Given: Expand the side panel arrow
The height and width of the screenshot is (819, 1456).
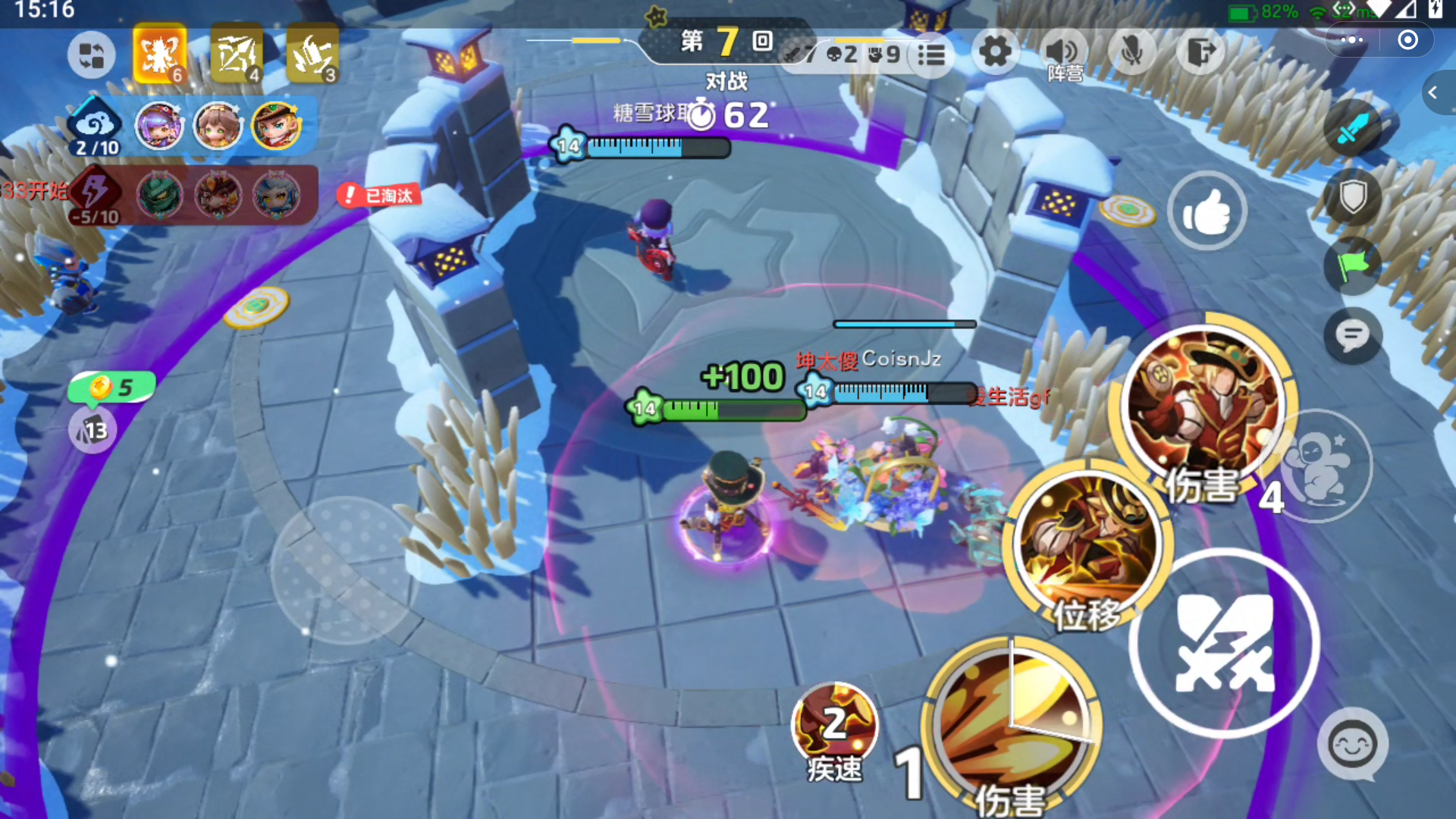Looking at the screenshot, I should tap(1434, 93).
